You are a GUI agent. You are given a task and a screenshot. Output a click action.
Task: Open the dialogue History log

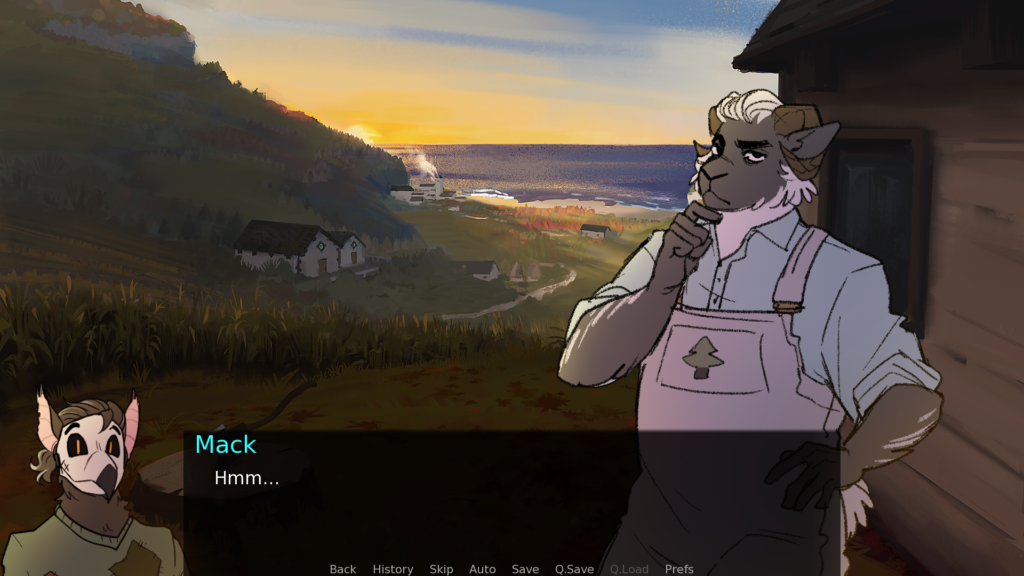click(393, 569)
